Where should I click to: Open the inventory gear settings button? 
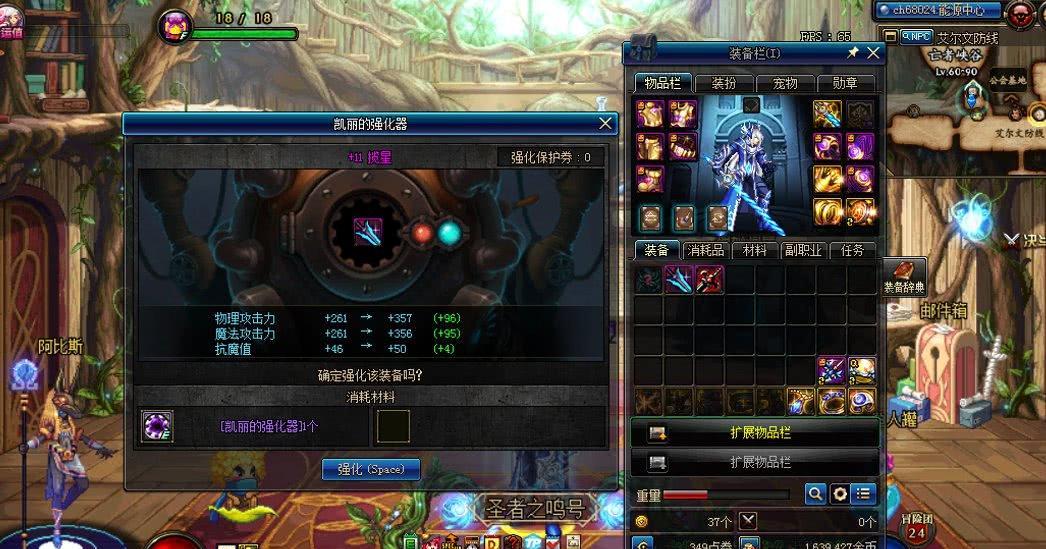(840, 493)
